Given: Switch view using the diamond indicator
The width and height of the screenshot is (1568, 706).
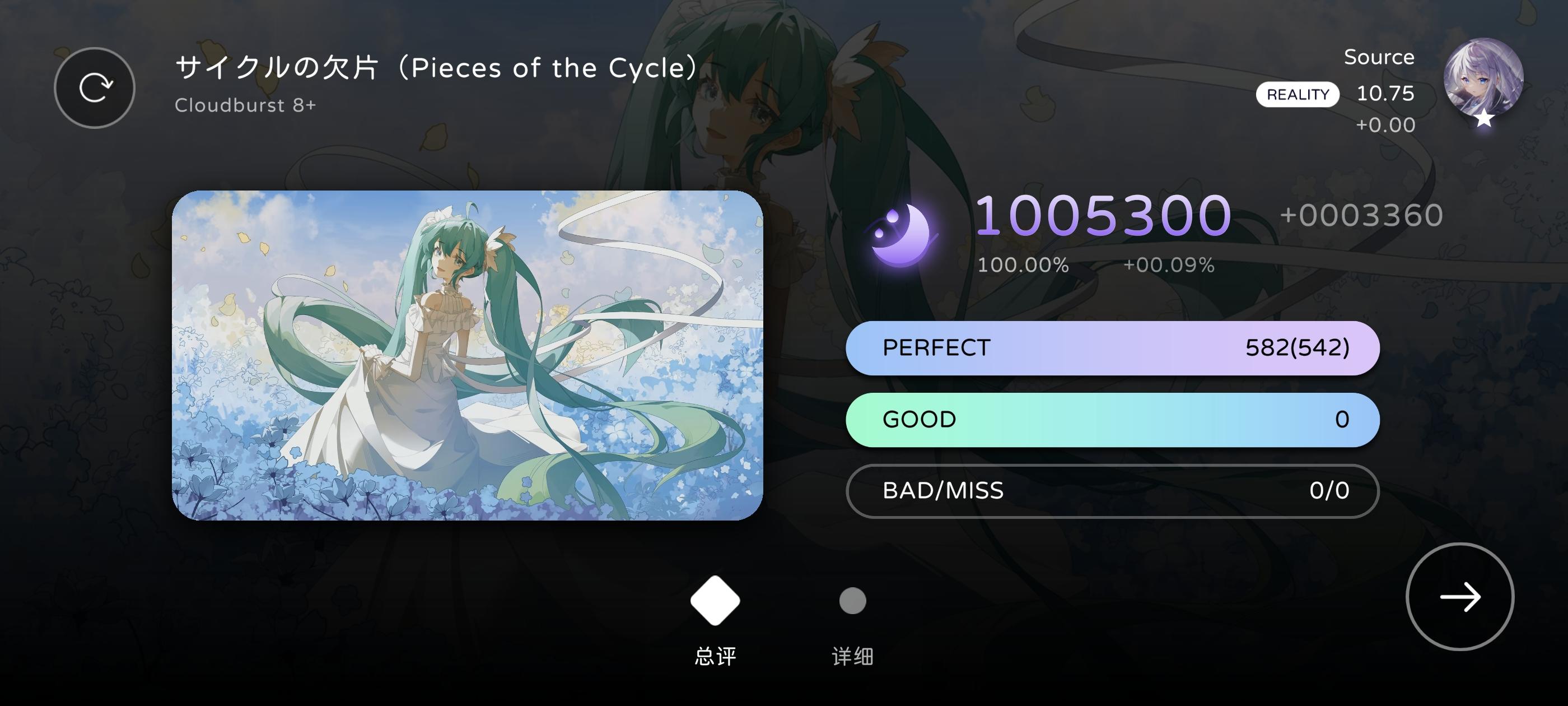Looking at the screenshot, I should [715, 600].
